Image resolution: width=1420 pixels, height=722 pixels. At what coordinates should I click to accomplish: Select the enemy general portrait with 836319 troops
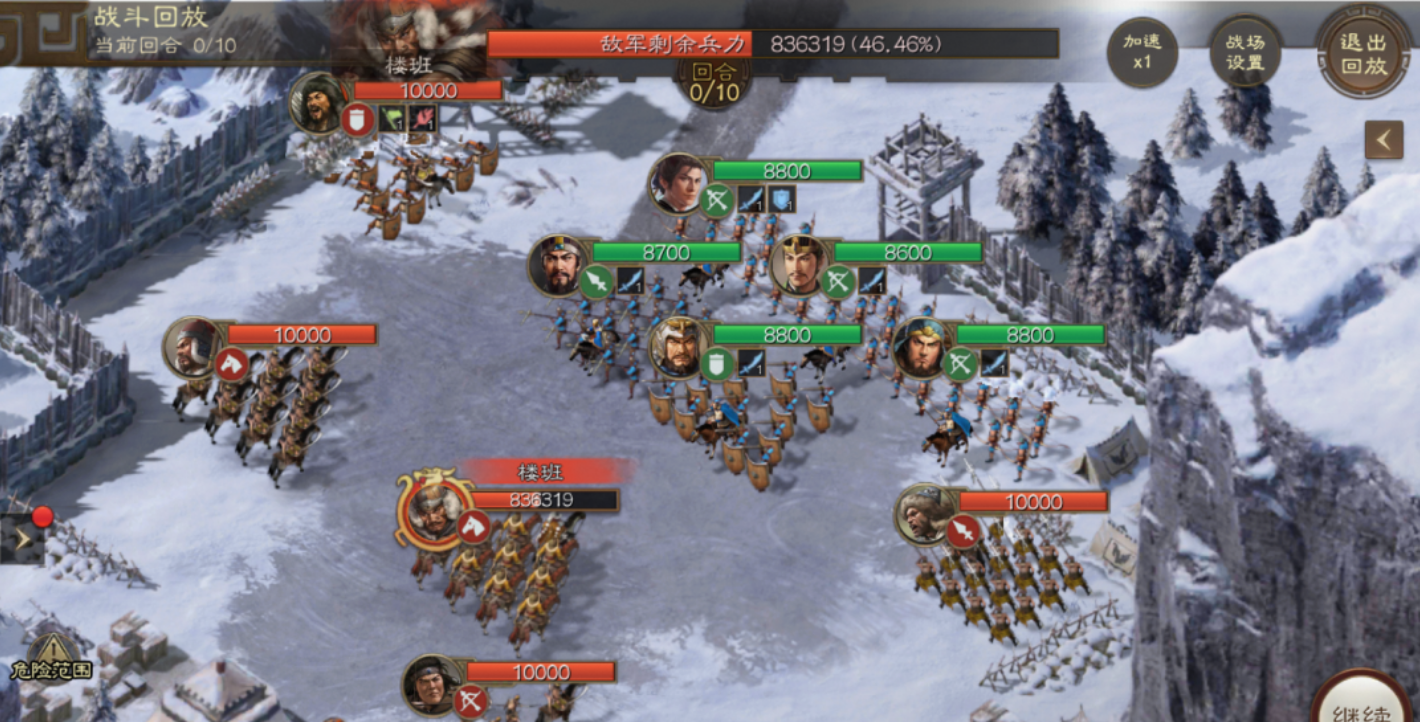click(435, 507)
